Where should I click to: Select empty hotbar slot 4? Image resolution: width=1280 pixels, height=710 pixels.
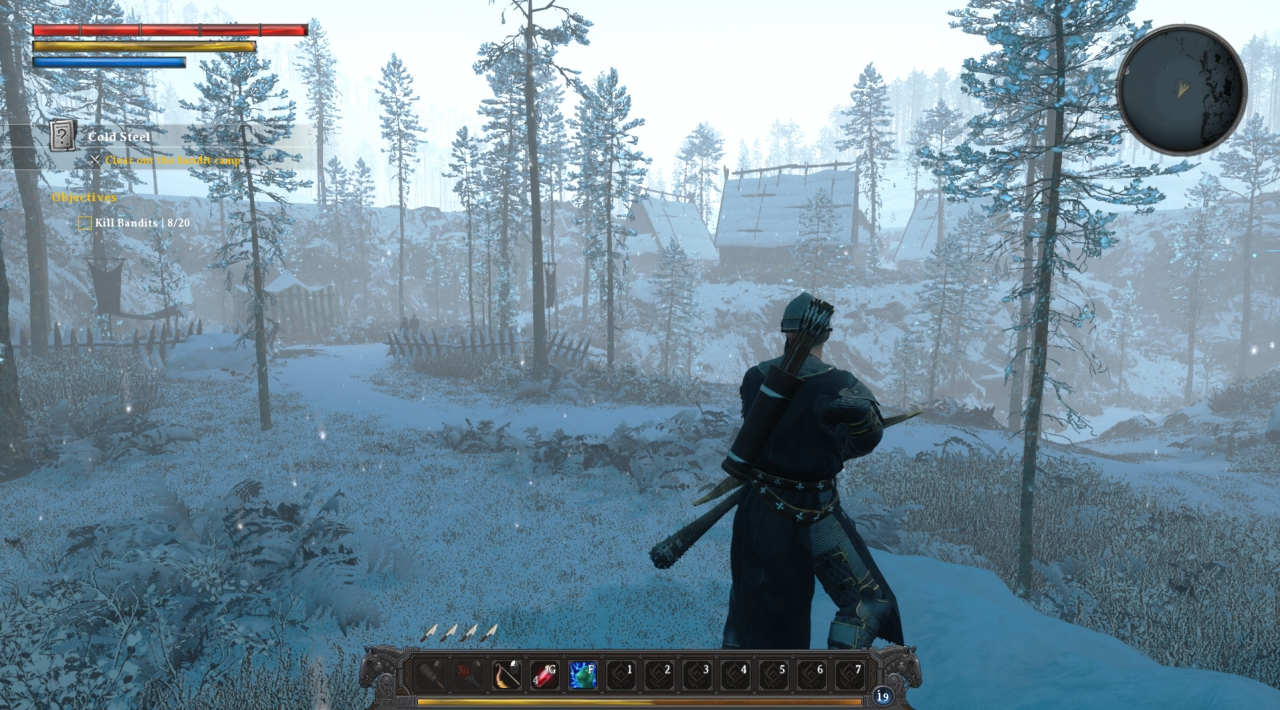[x=735, y=675]
